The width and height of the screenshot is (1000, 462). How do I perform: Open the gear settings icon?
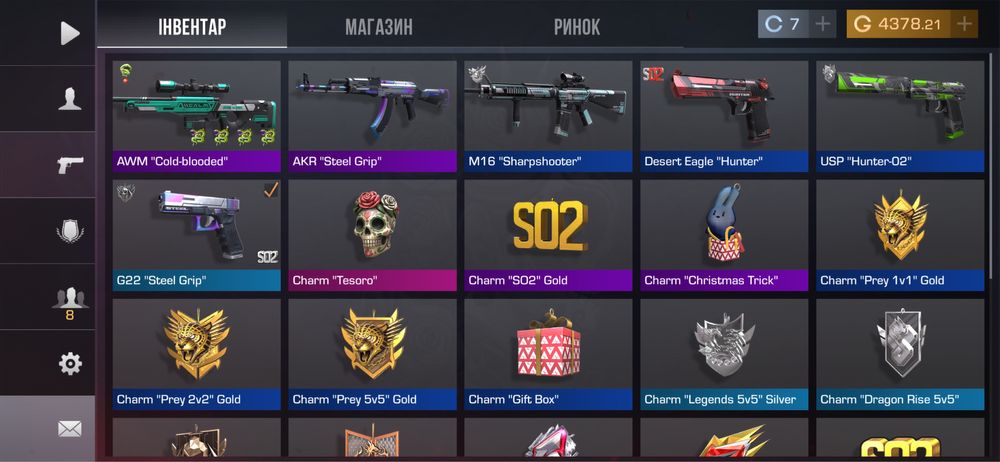pyautogui.click(x=69, y=363)
